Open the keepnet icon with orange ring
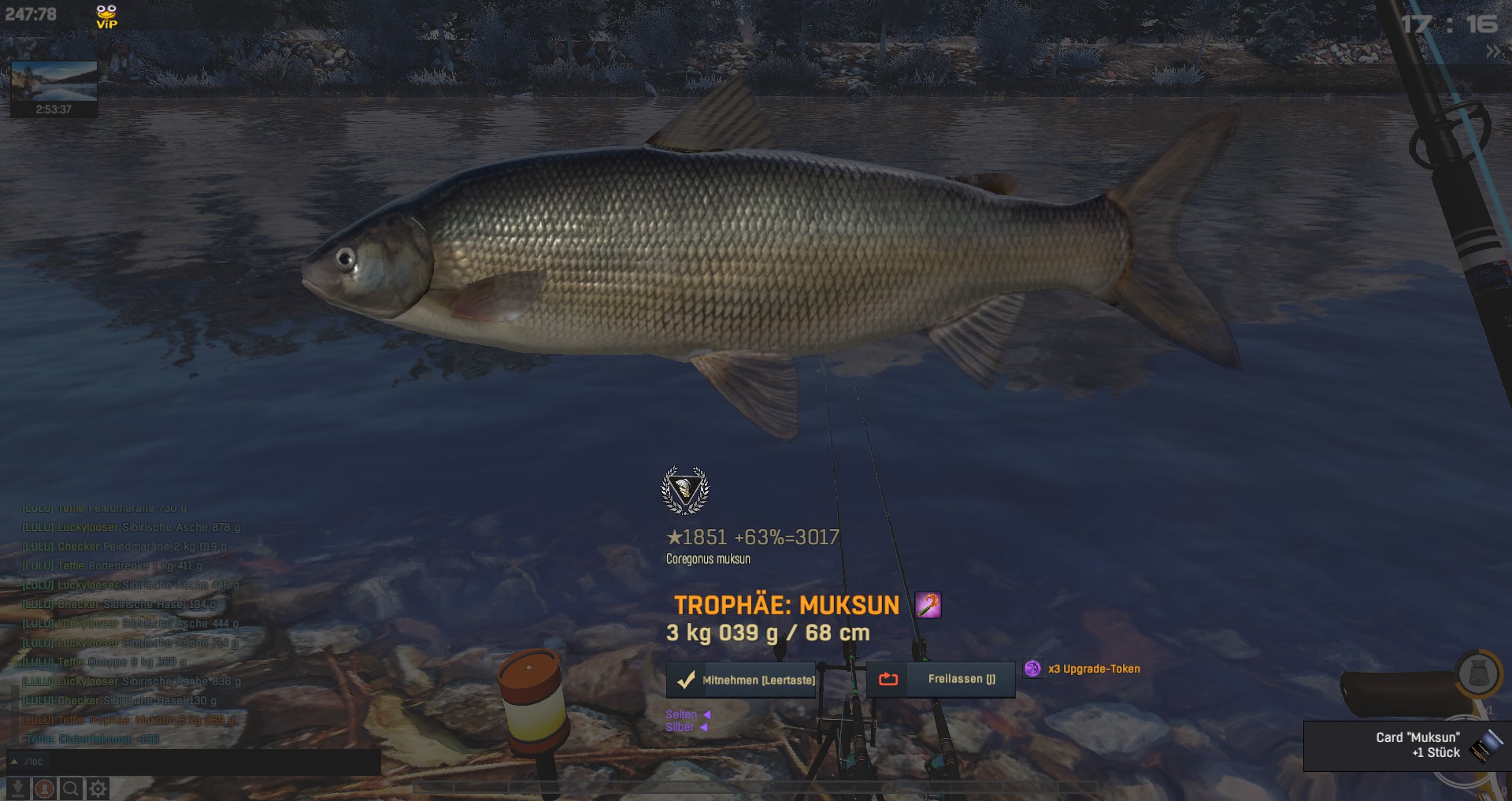This screenshot has height=801, width=1512. tap(1477, 674)
